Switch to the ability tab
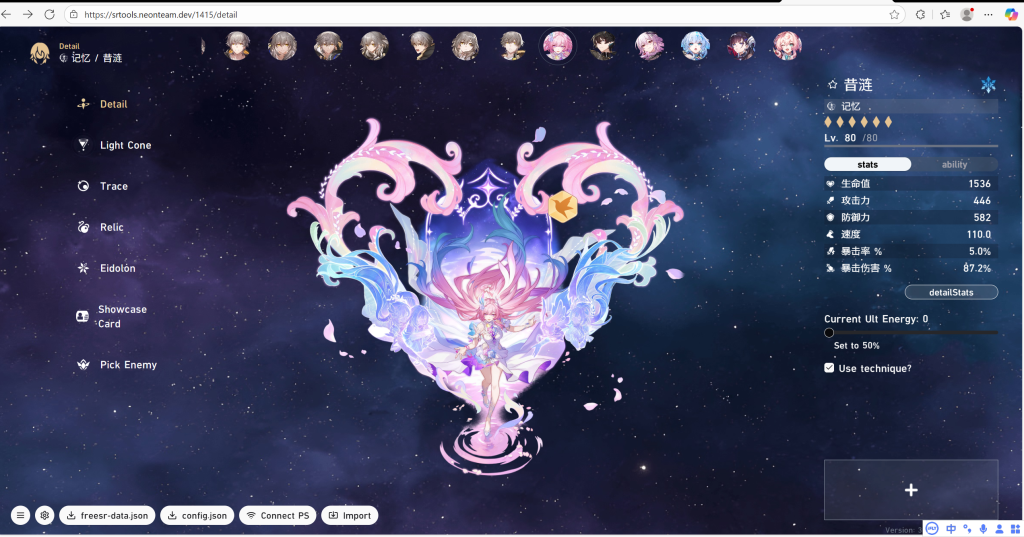The image size is (1024, 537). point(954,164)
